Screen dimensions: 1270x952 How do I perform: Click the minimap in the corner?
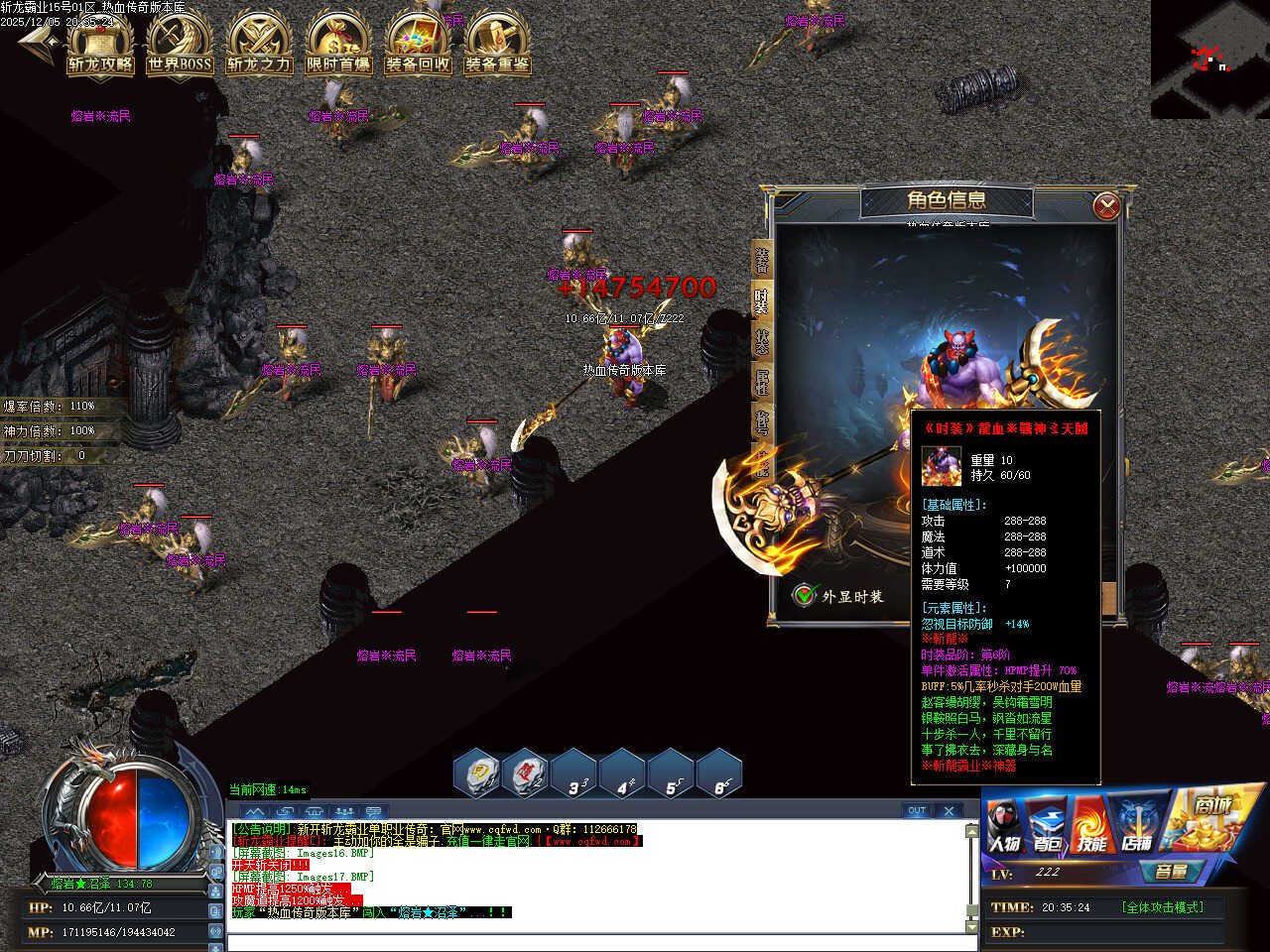[x=1209, y=59]
